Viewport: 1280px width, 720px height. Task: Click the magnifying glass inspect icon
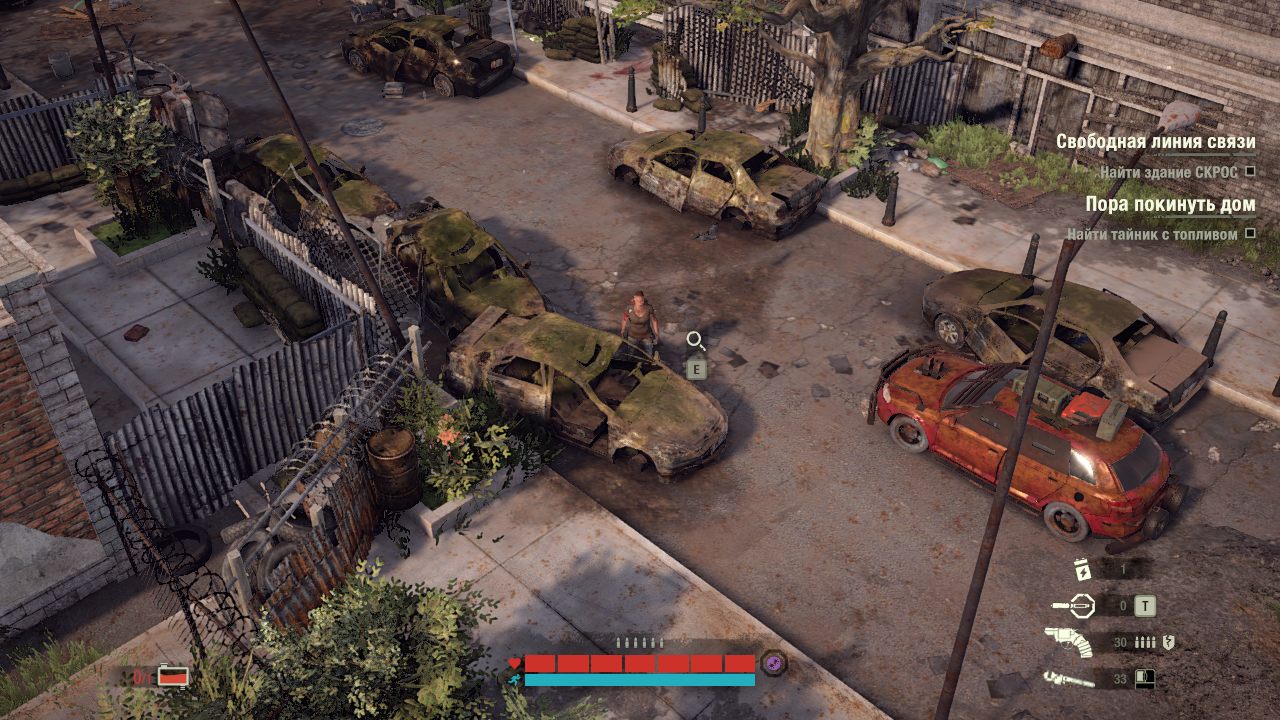[x=696, y=341]
